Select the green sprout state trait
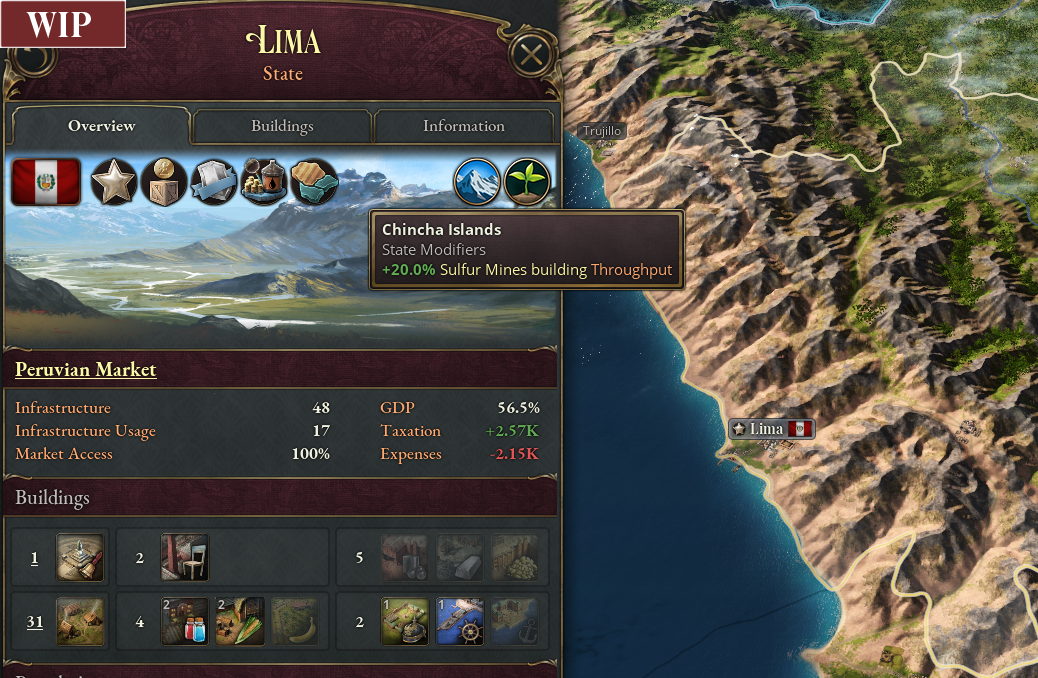The image size is (1038, 678). click(x=527, y=182)
